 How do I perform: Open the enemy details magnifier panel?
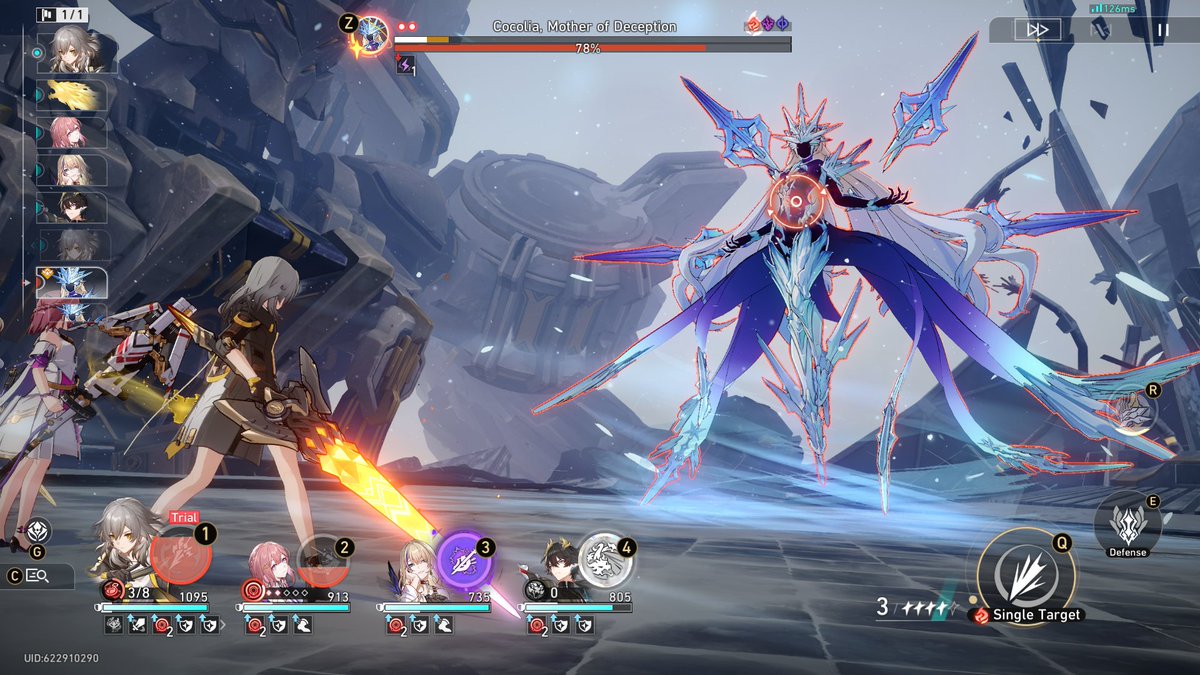(39, 576)
